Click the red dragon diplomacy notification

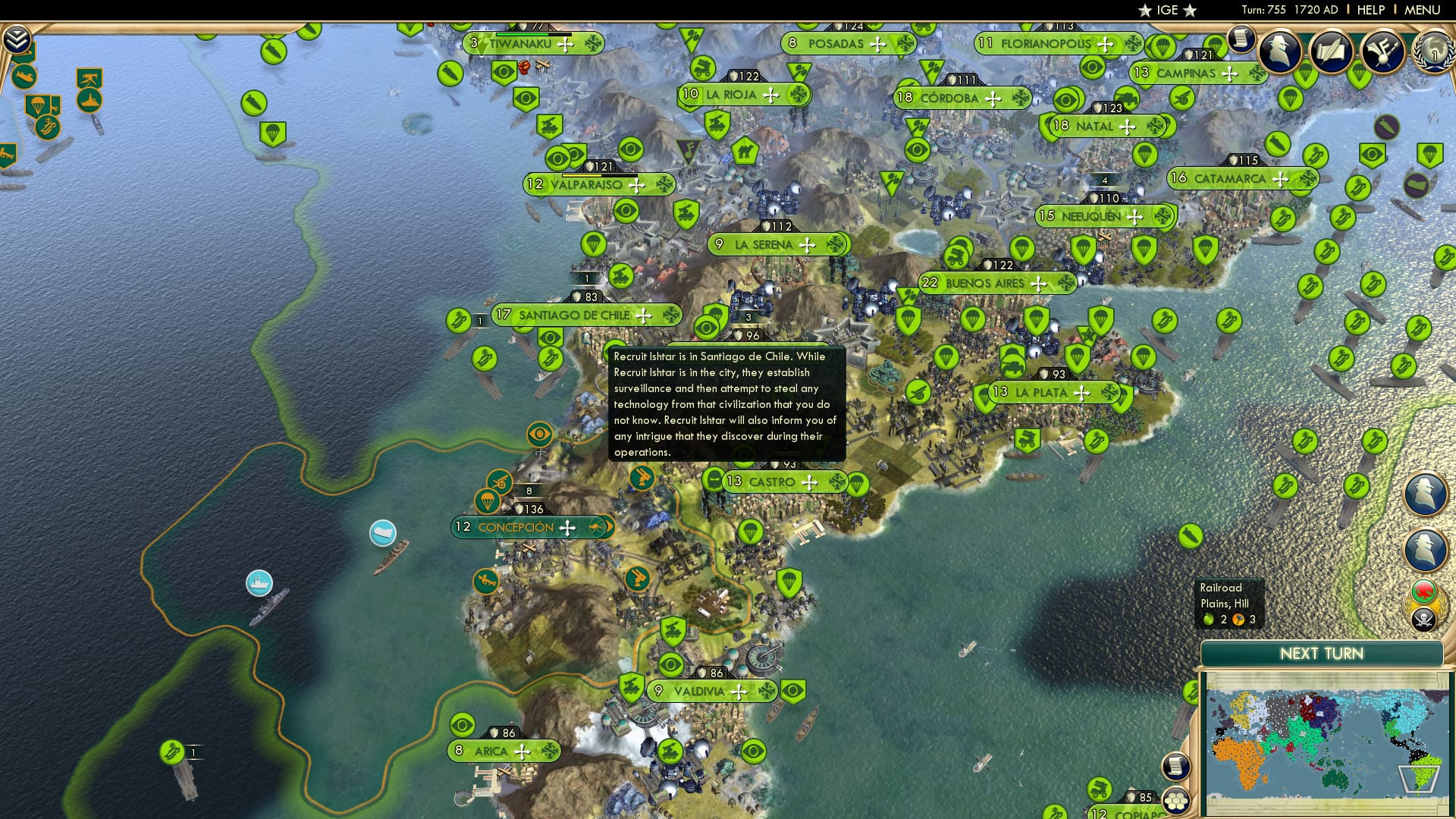[1423, 591]
